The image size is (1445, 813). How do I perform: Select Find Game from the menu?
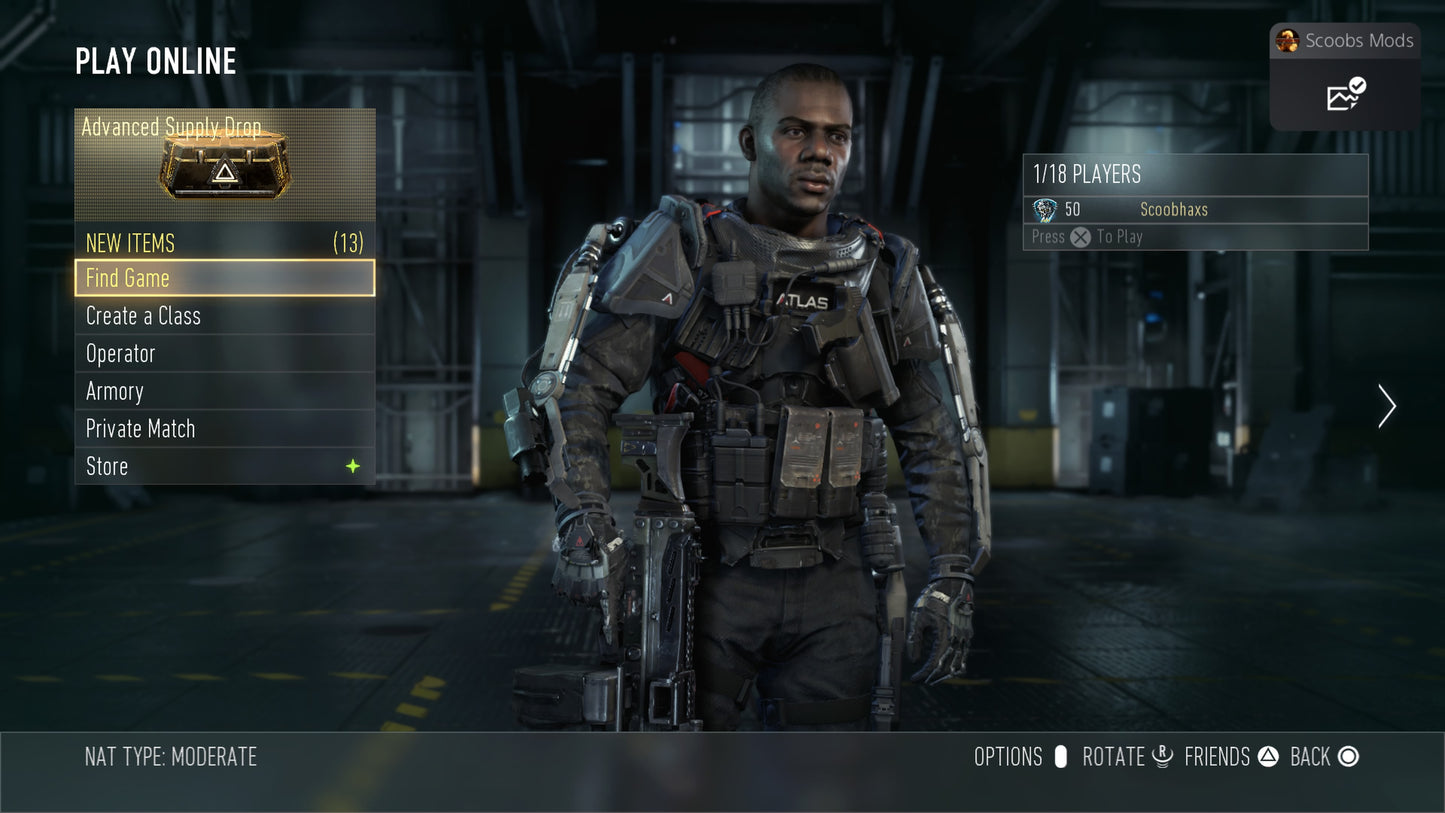click(224, 279)
